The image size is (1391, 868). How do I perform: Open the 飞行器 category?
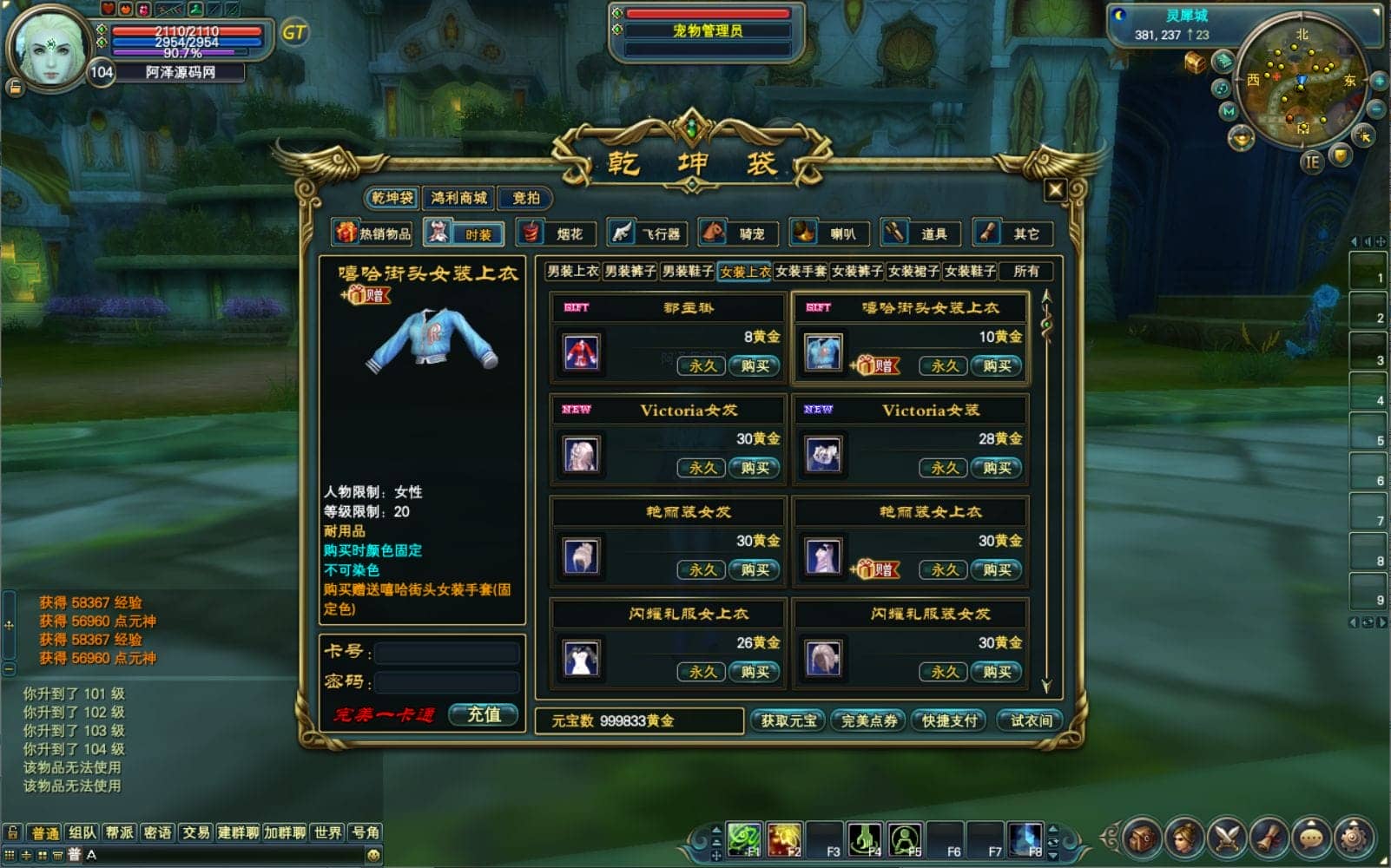[648, 233]
